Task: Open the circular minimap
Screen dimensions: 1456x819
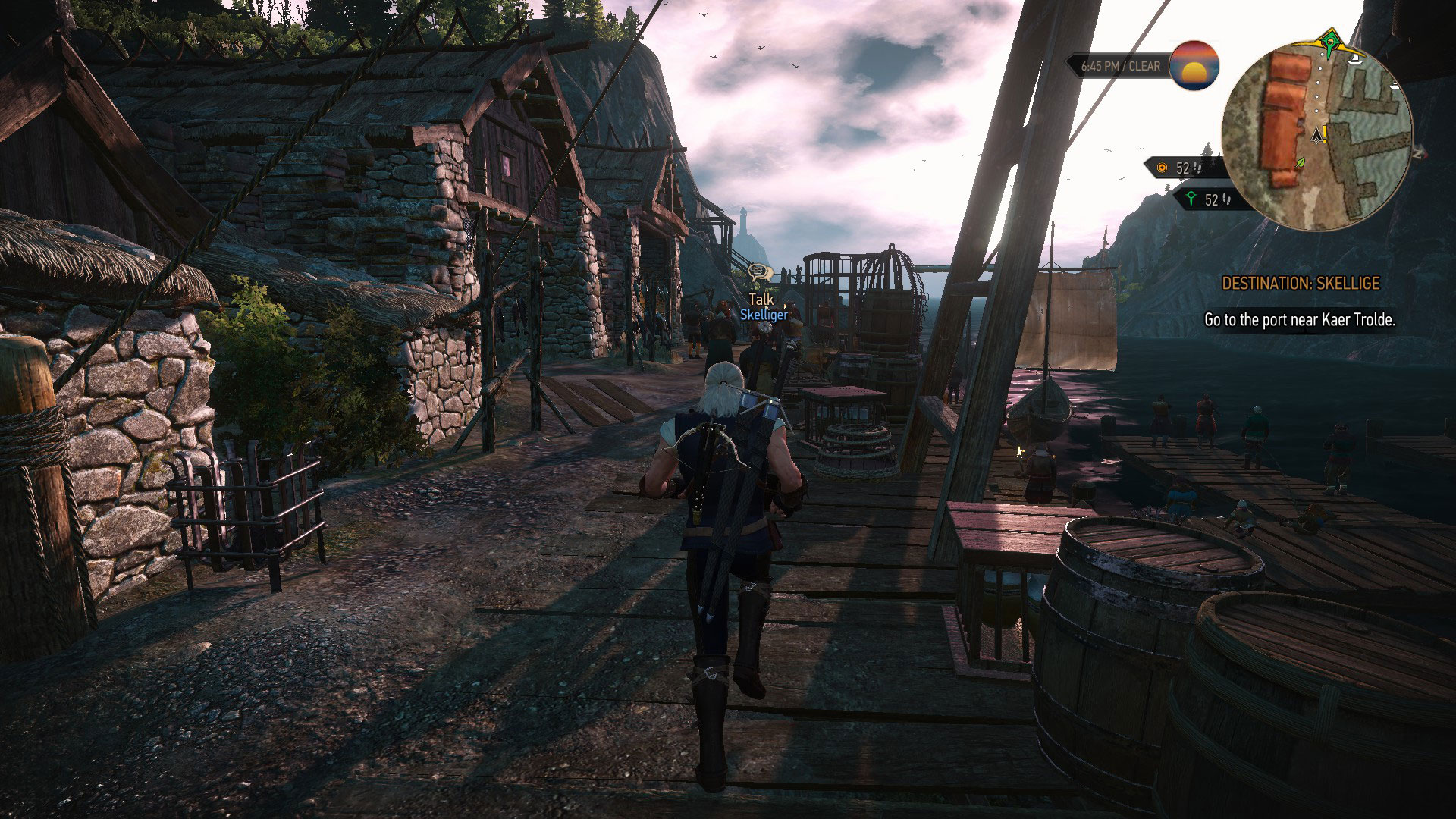Action: click(x=1316, y=135)
